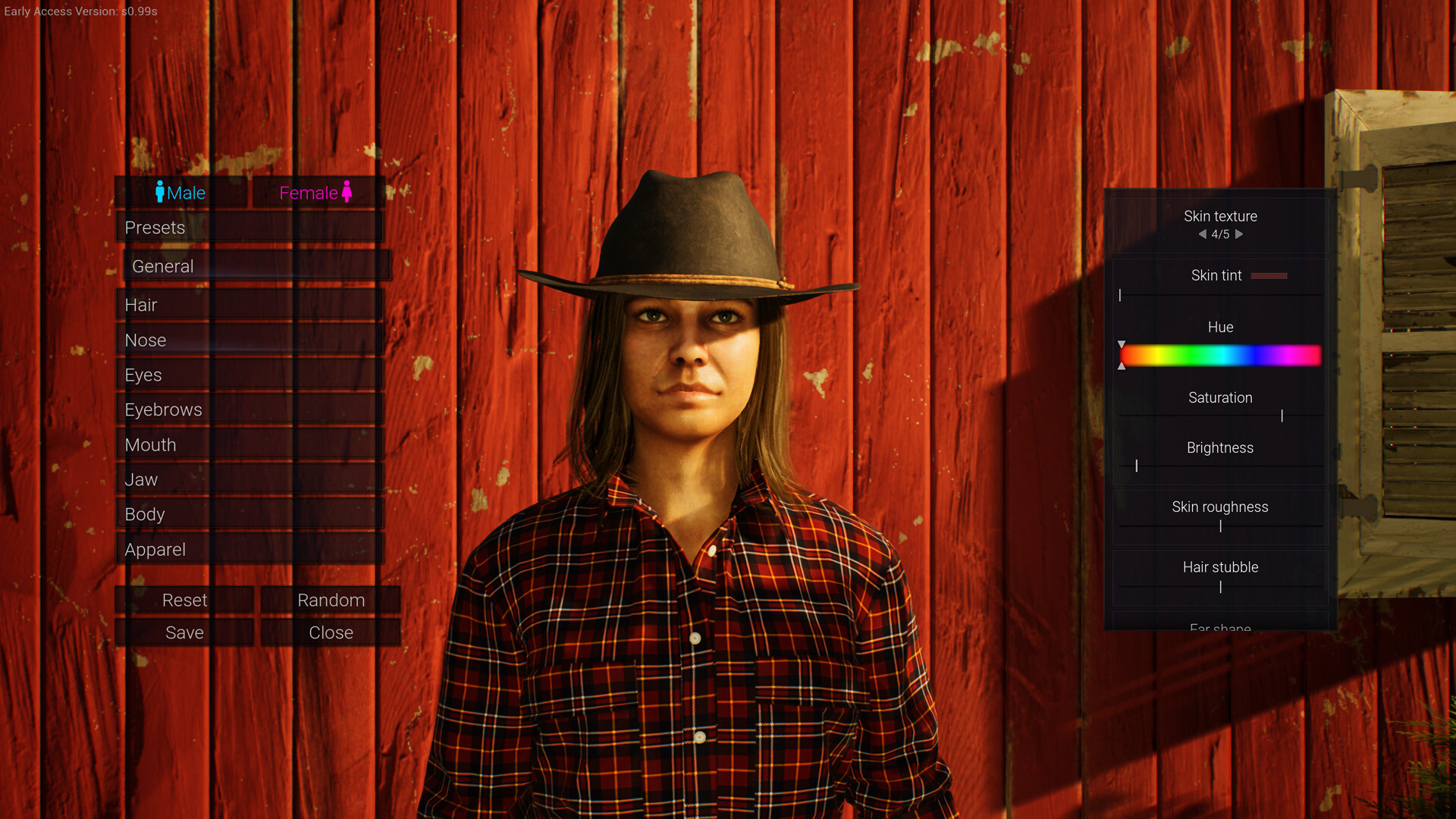
Task: Click the triangle marker on the Hue slider
Action: click(1122, 345)
